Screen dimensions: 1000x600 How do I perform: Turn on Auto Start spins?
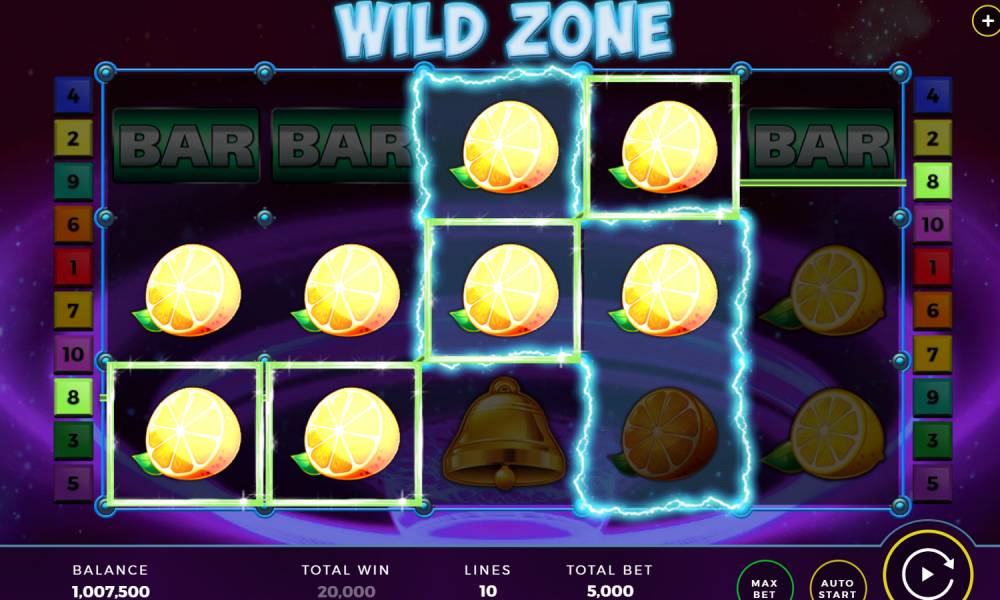pos(837,584)
